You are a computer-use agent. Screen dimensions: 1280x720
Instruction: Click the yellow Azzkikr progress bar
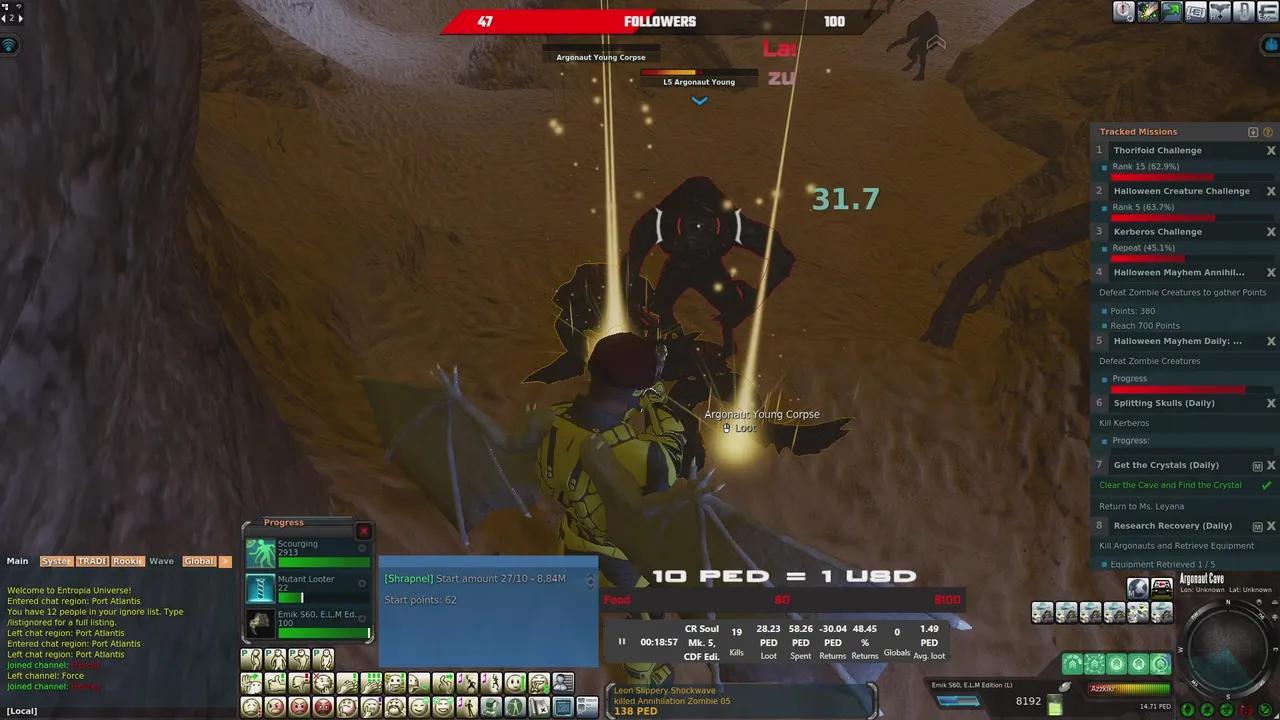pos(1130,687)
